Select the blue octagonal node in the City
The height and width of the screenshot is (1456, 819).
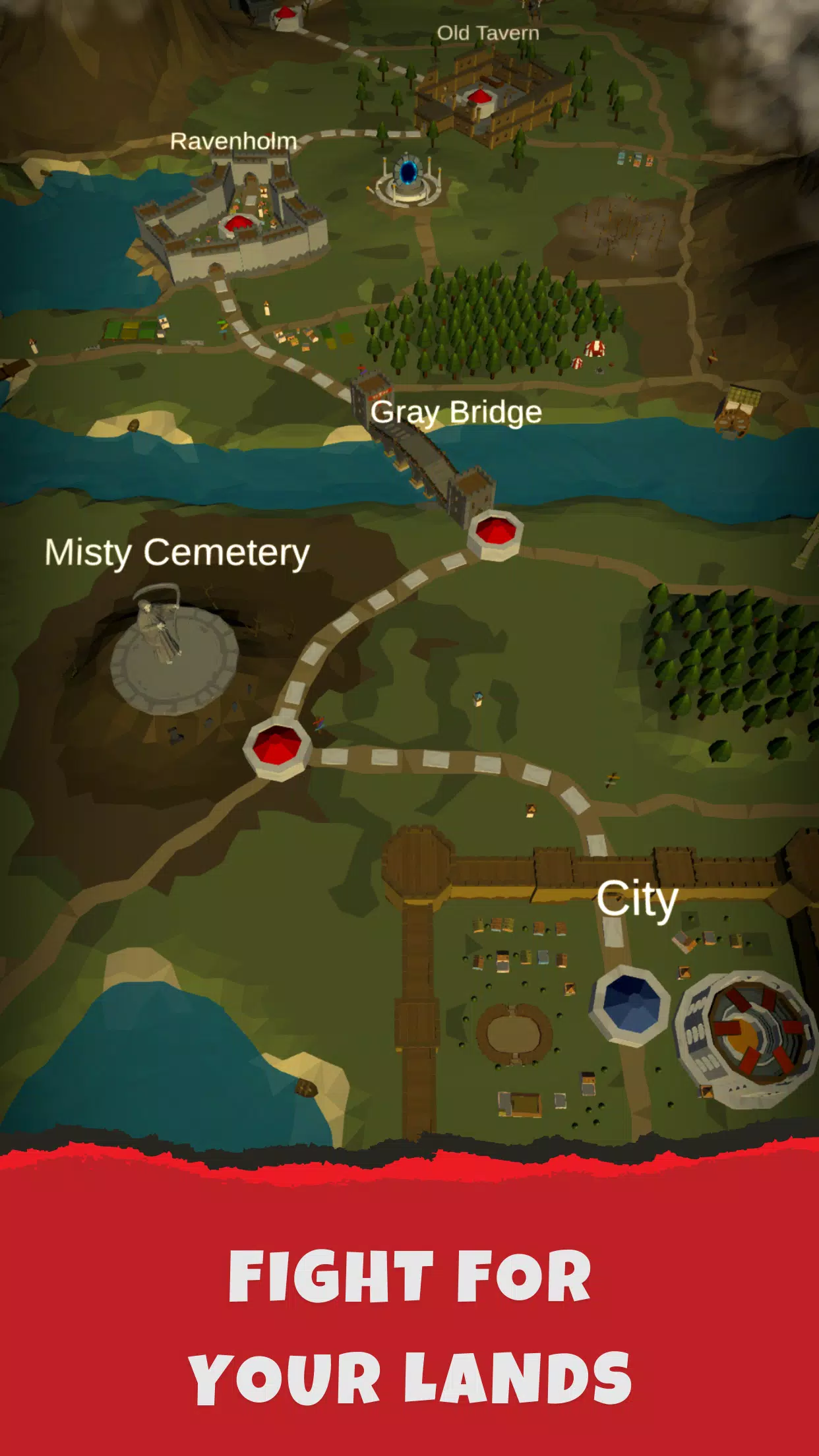coord(631,1004)
